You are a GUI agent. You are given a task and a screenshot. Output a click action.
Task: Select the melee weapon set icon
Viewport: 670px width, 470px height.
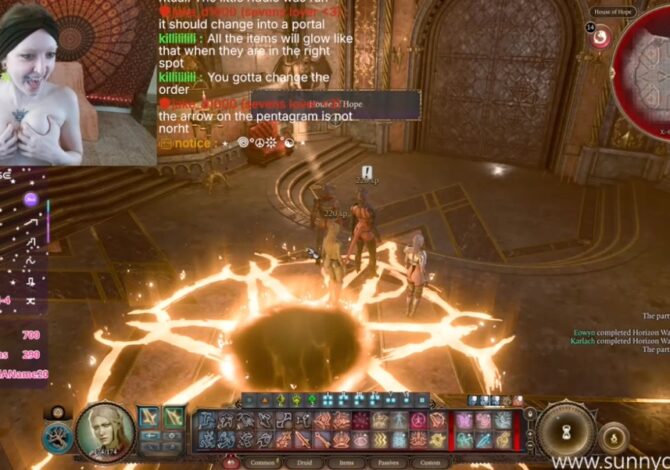pyautogui.click(x=150, y=417)
